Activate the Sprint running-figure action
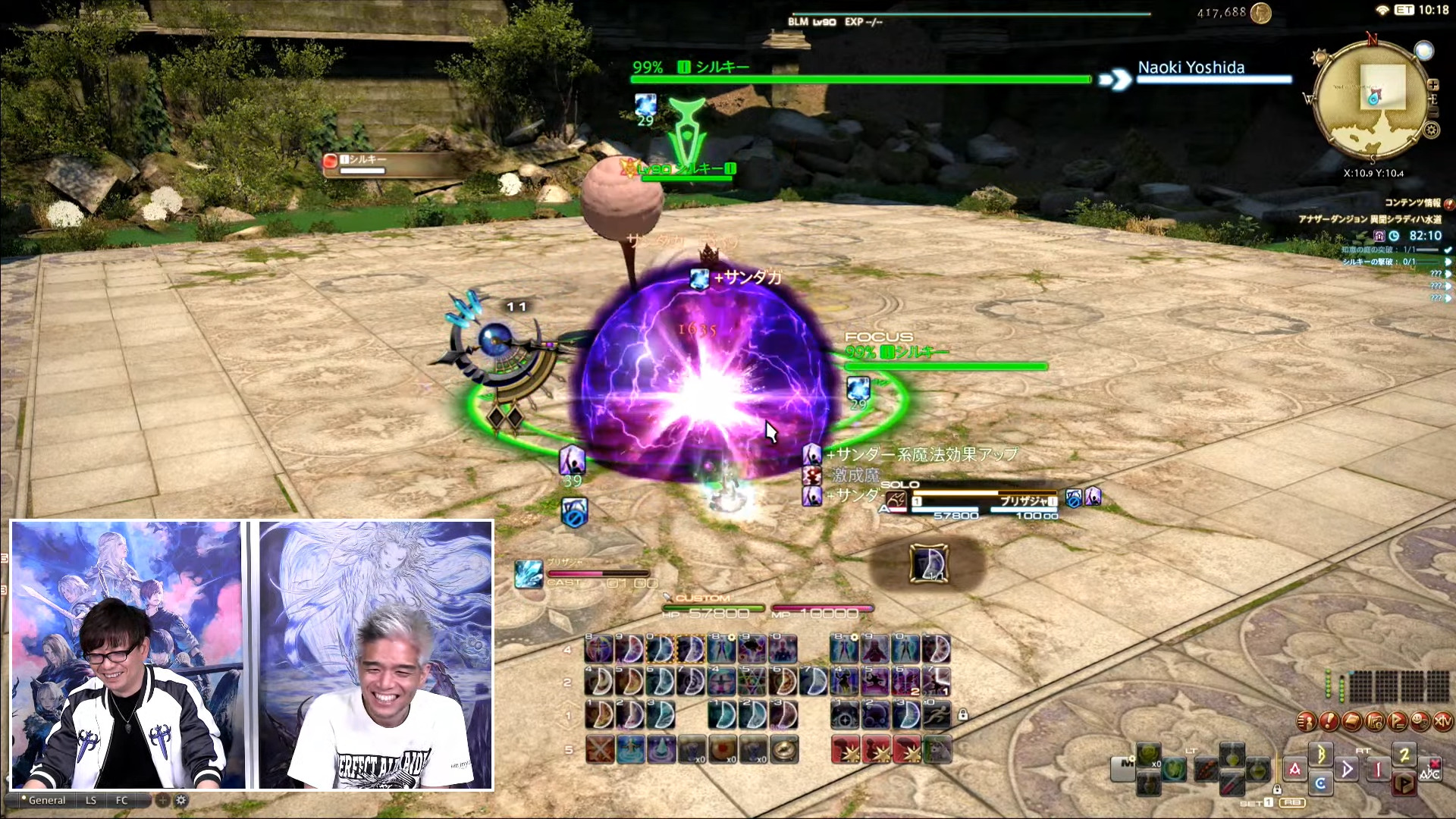Image resolution: width=1456 pixels, height=819 pixels. coord(937,714)
